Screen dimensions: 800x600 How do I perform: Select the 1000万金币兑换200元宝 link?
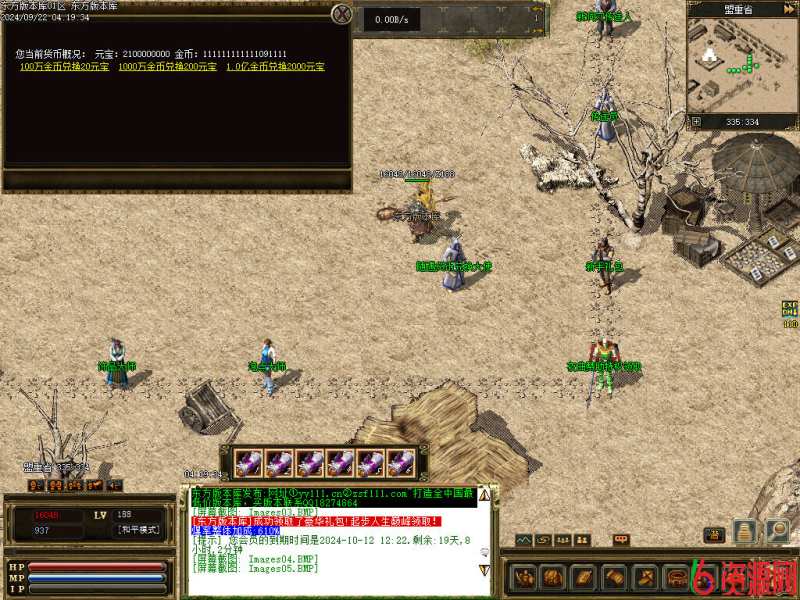(x=167, y=66)
